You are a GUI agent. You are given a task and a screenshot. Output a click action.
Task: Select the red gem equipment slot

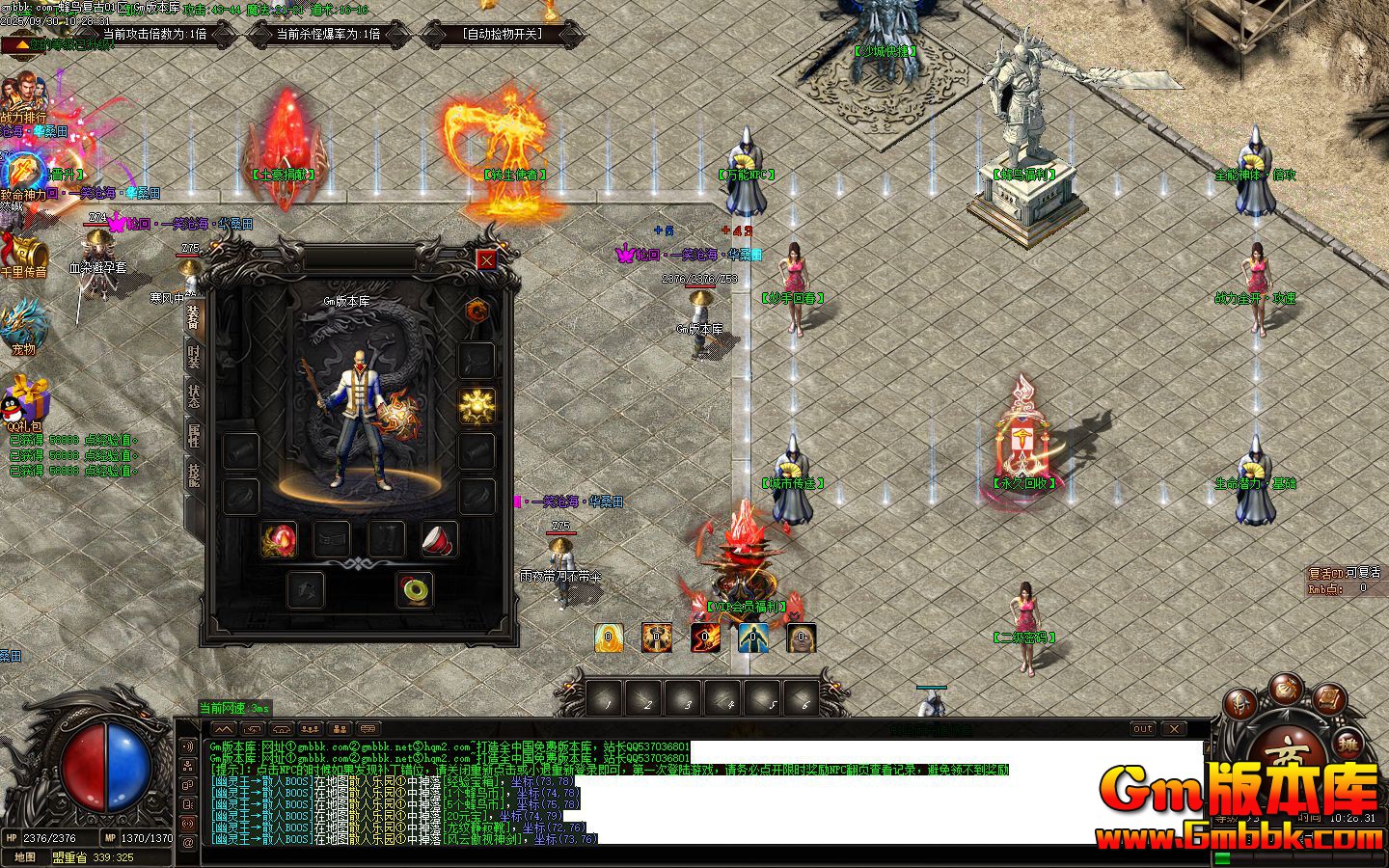279,539
